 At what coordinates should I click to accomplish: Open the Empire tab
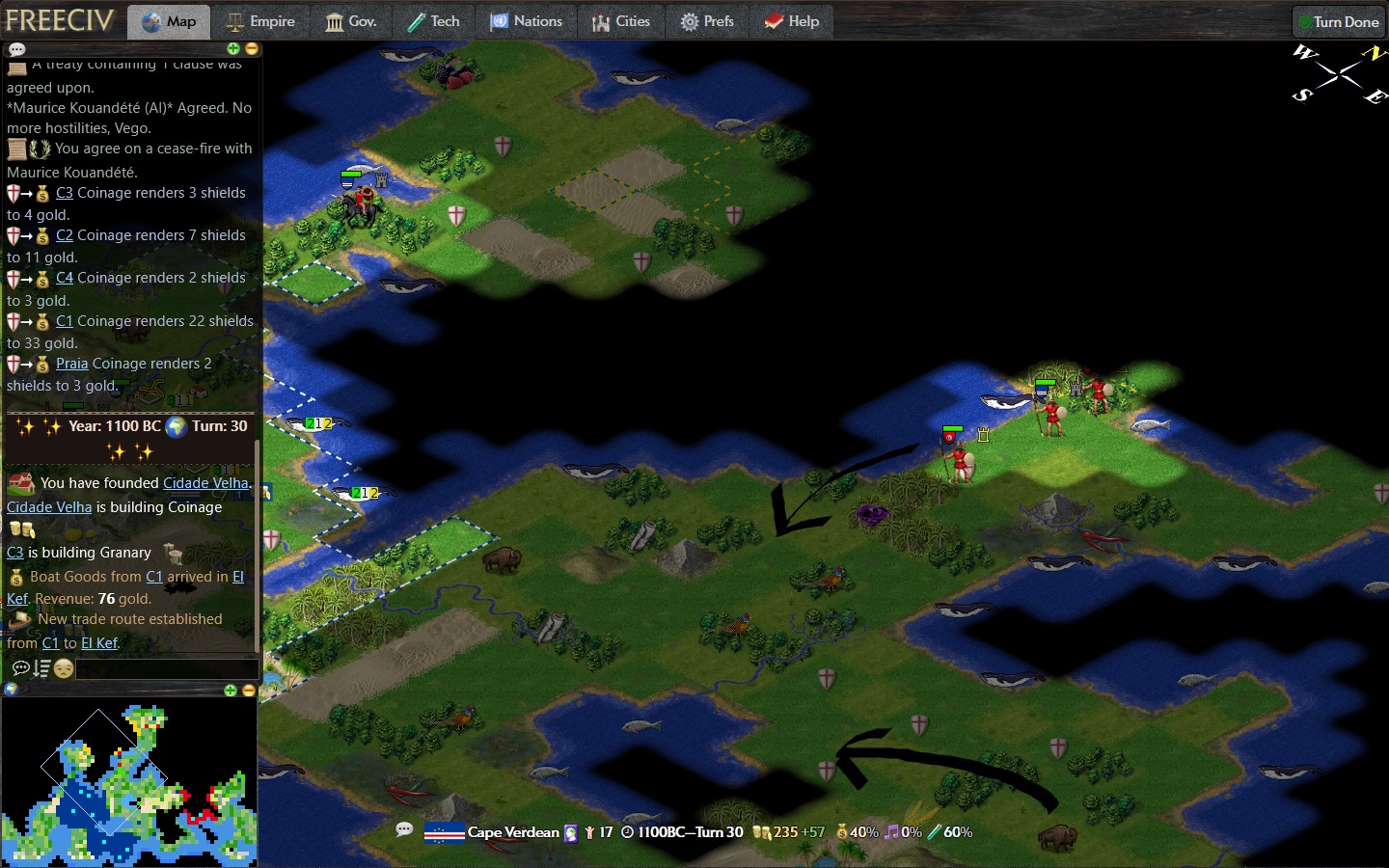click(x=260, y=21)
